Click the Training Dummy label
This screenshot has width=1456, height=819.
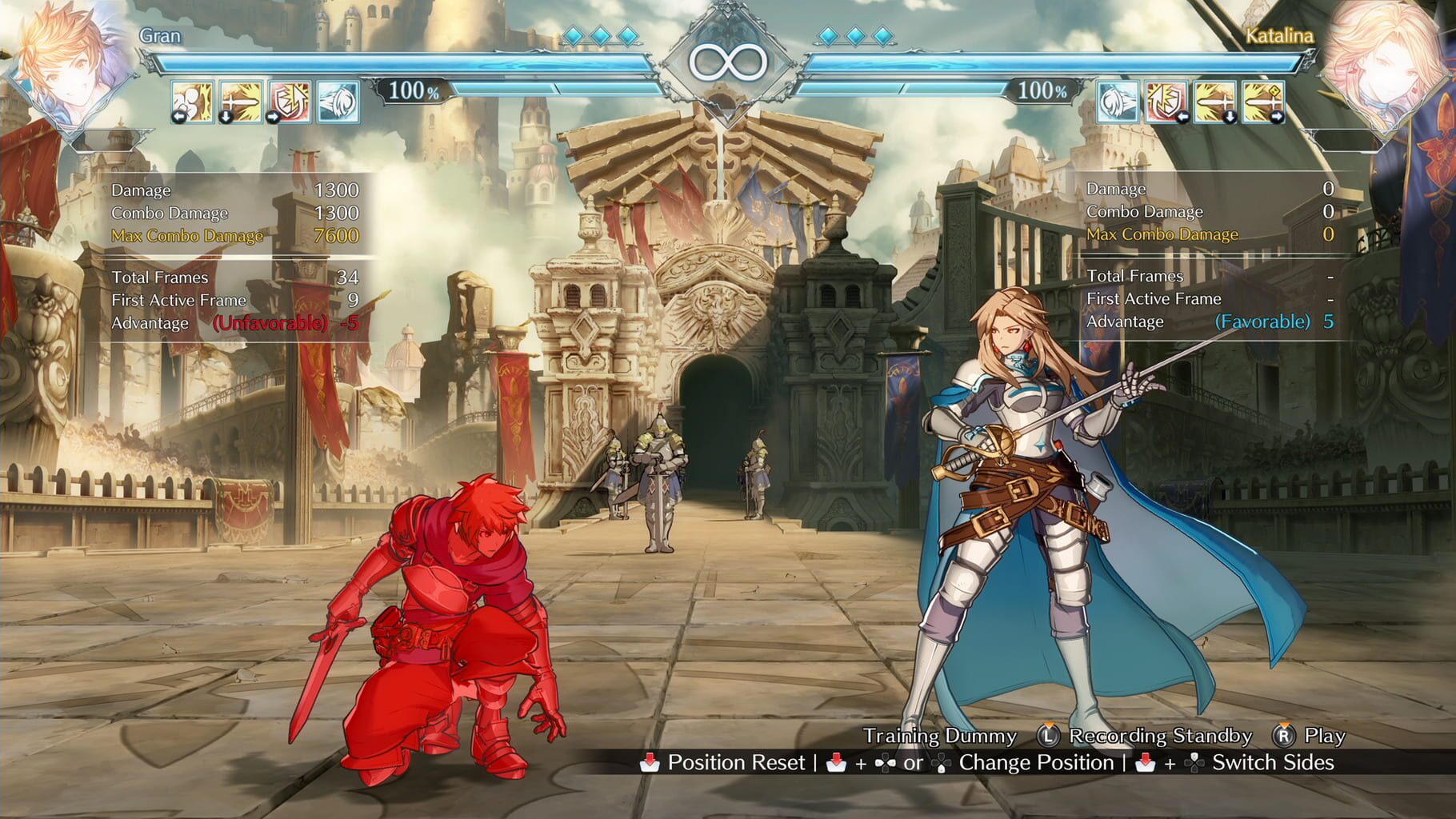939,735
